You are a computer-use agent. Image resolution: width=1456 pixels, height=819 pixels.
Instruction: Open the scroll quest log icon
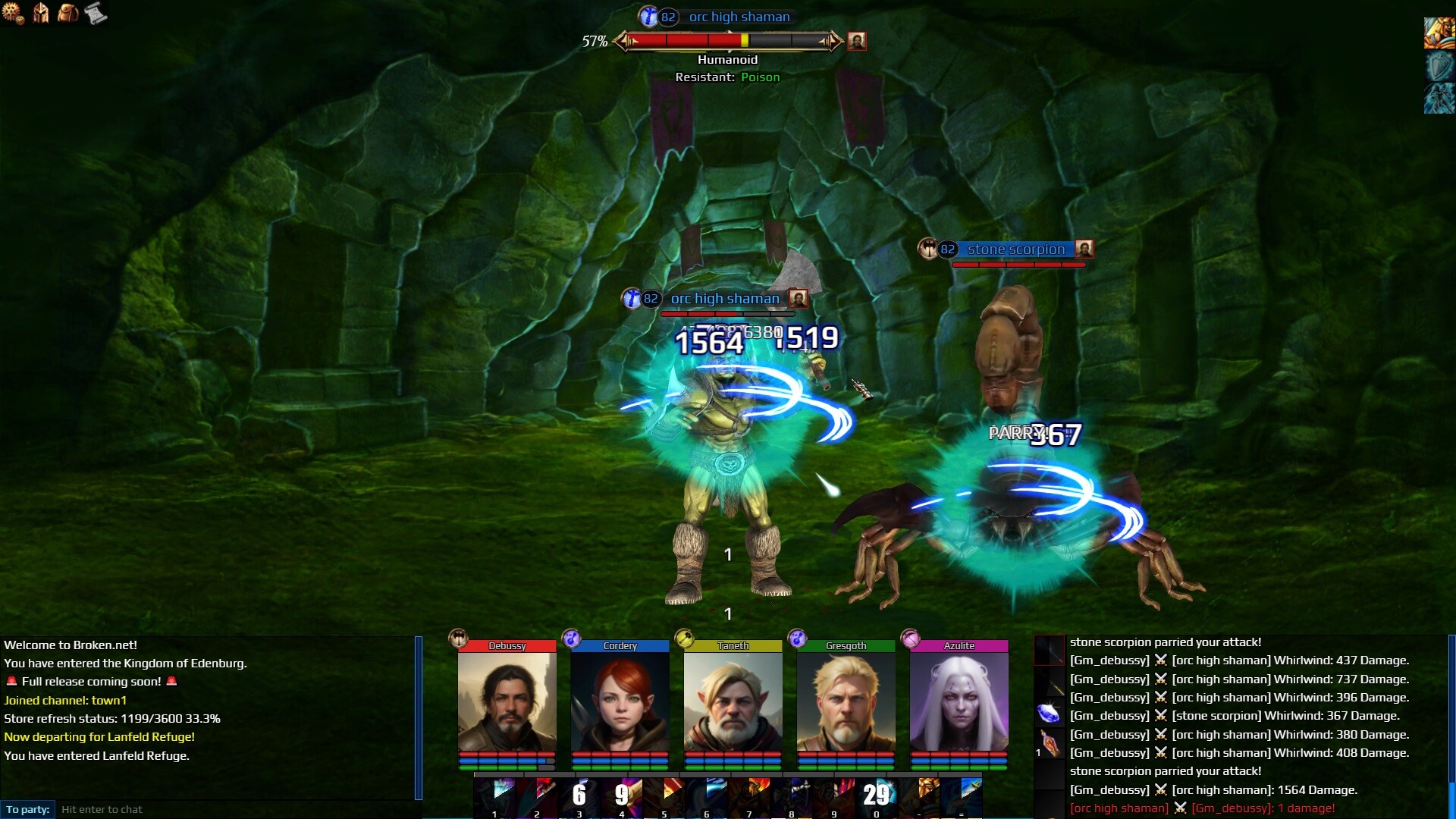point(96,13)
